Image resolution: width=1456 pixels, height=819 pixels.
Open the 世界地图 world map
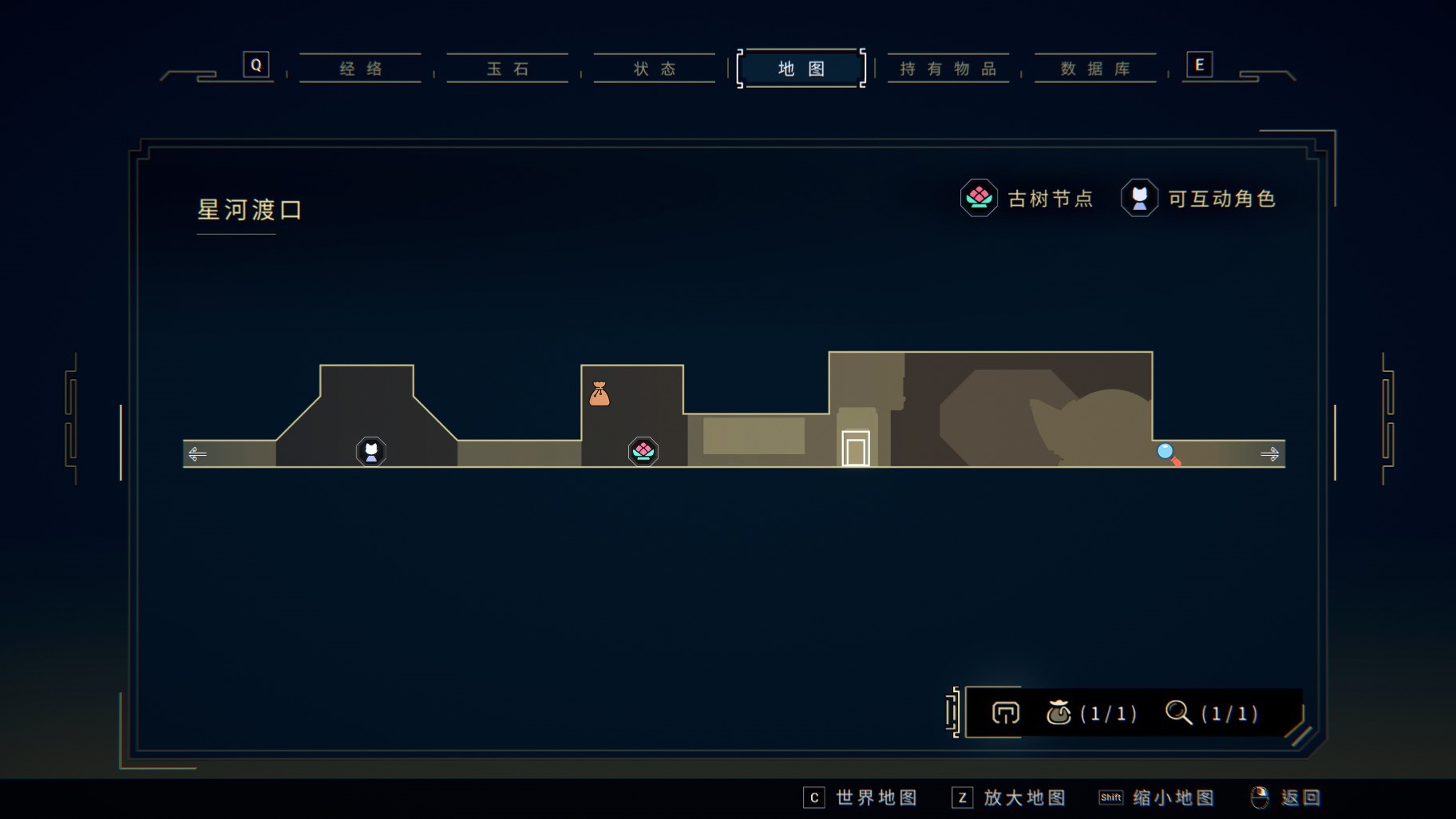(x=861, y=797)
